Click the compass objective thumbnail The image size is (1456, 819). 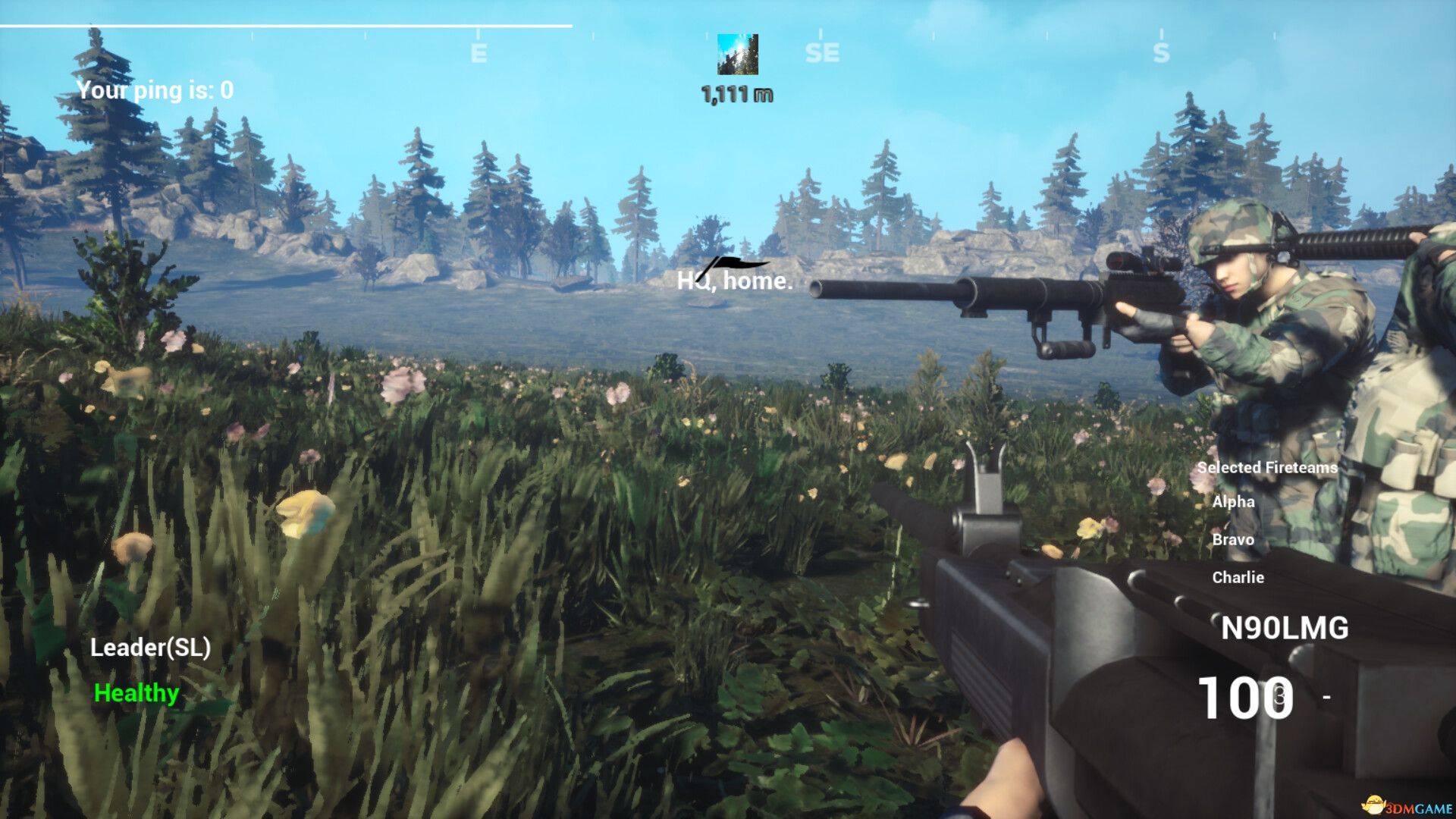pos(737,55)
